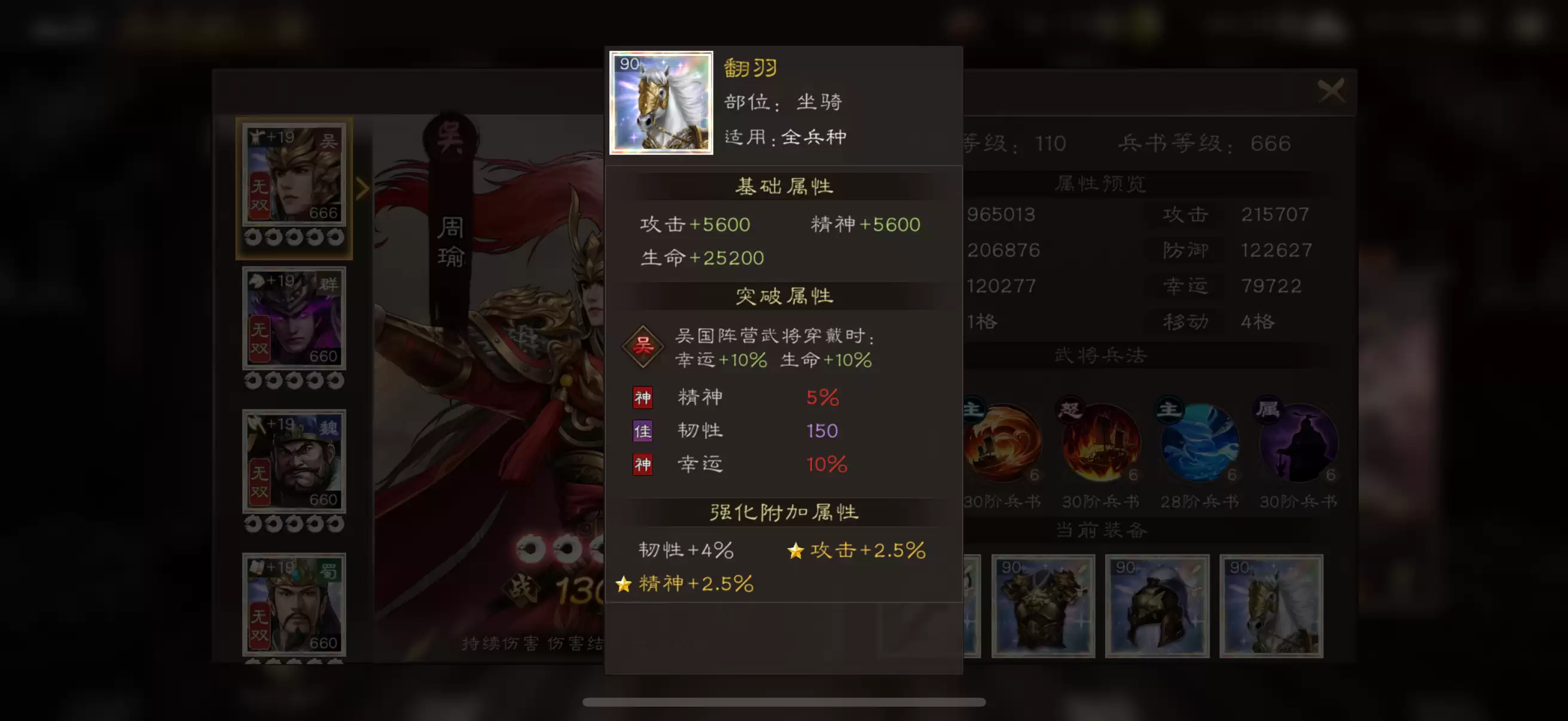Expand details with the arrow beside 周瑜
The height and width of the screenshot is (721, 1568).
click(362, 188)
